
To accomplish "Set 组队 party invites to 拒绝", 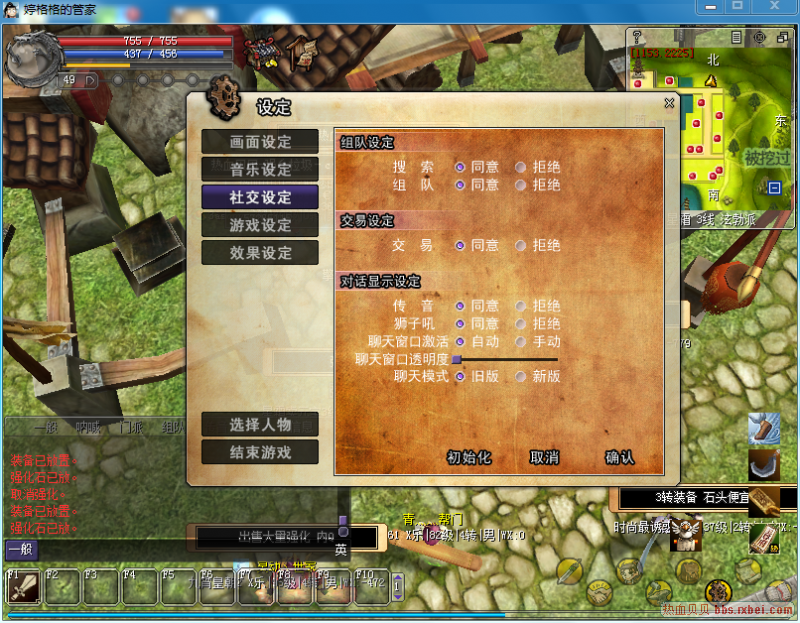I will (x=521, y=185).
